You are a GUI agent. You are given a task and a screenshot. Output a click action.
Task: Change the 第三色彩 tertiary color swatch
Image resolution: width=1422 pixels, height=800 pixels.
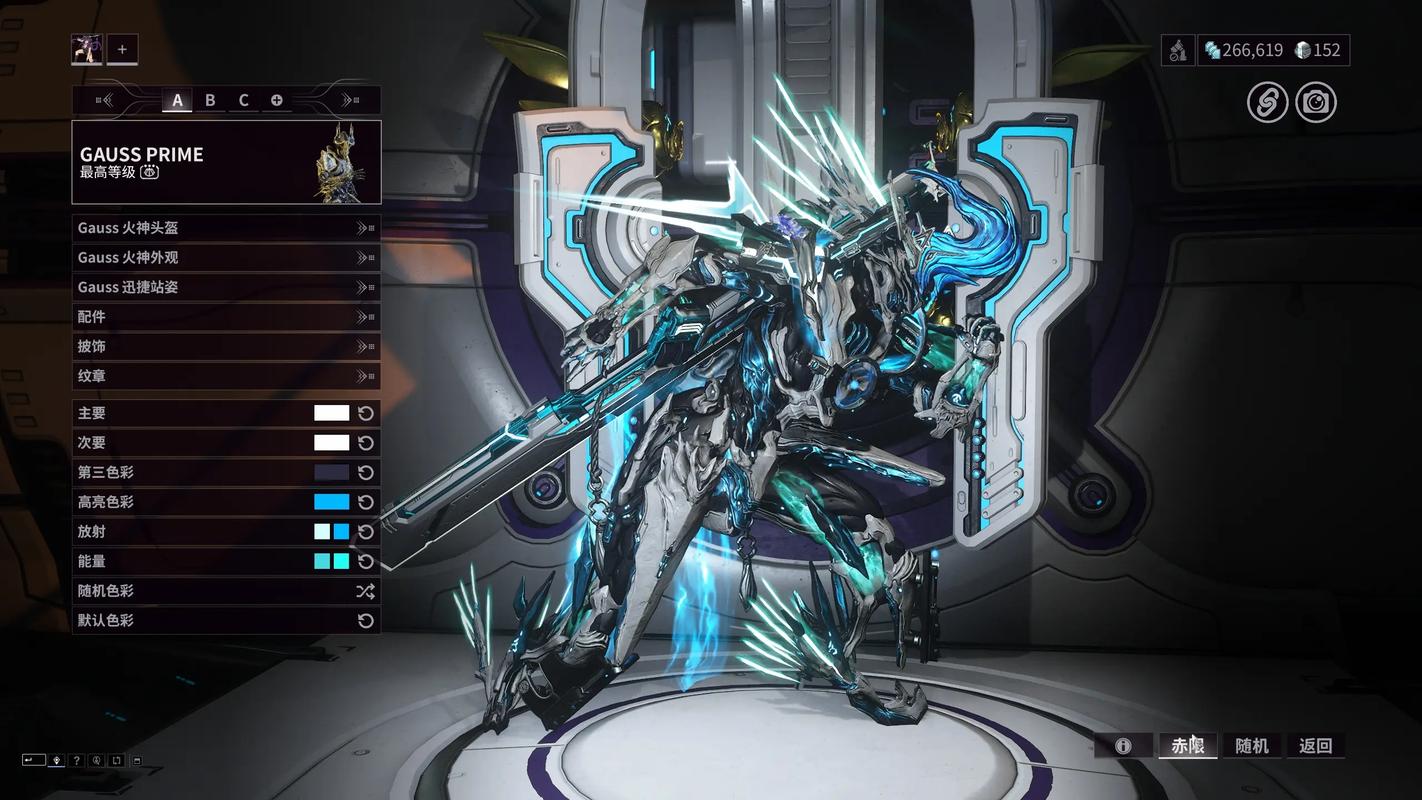(331, 472)
